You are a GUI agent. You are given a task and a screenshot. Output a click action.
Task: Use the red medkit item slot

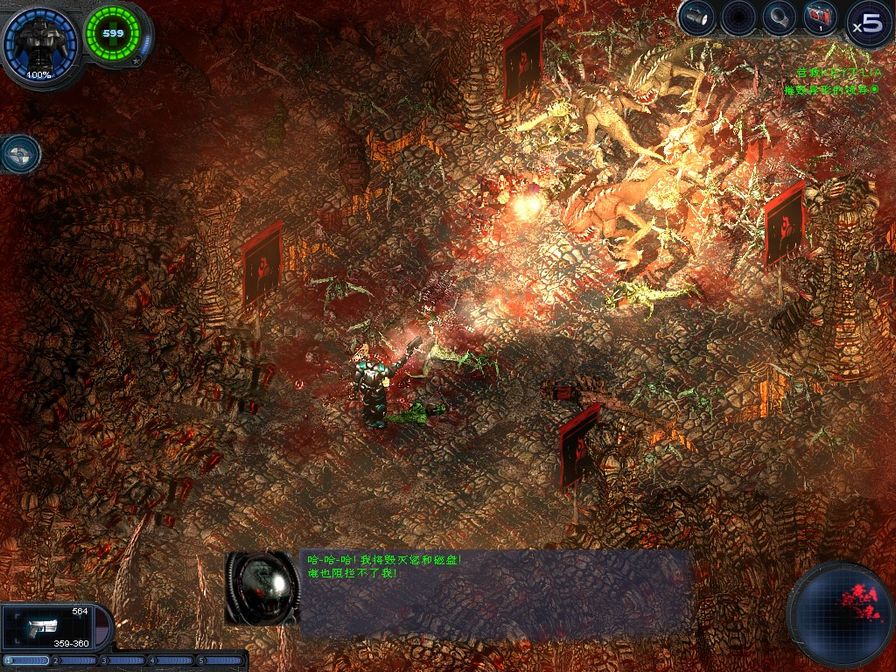pyautogui.click(x=821, y=18)
